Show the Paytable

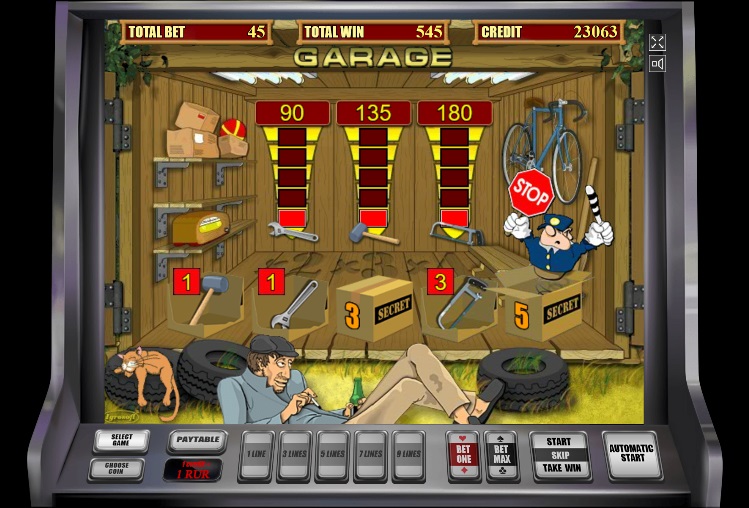pyautogui.click(x=196, y=440)
